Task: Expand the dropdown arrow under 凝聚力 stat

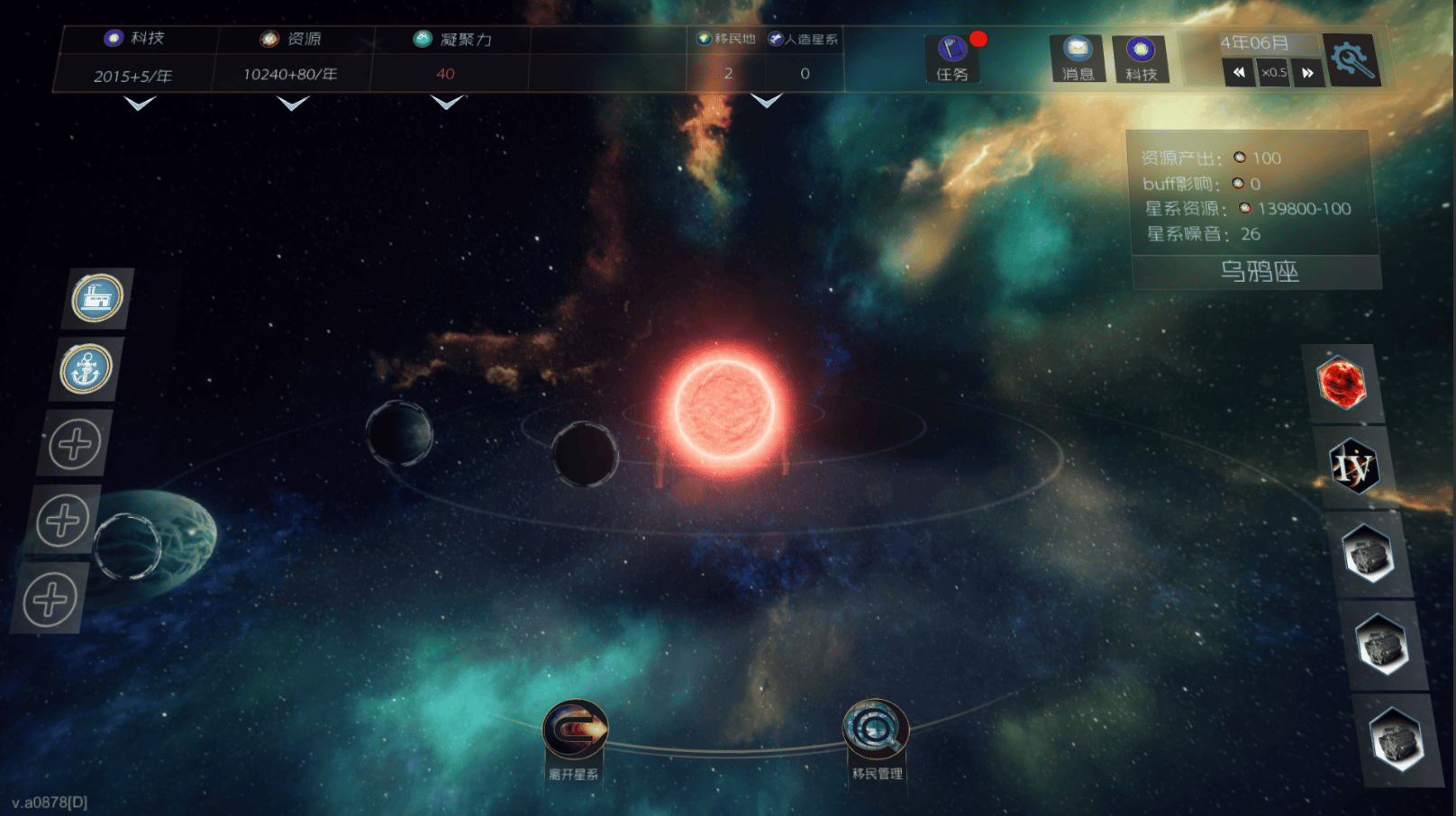Action: click(x=447, y=104)
